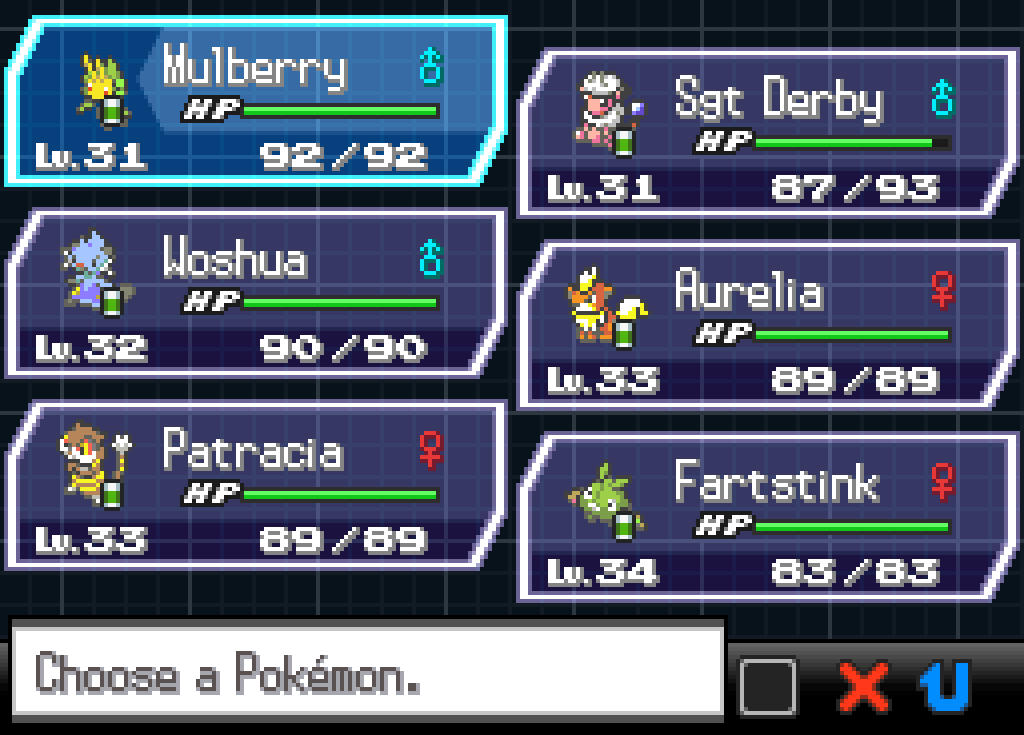The width and height of the screenshot is (1024, 735).
Task: Pick Woshua in the party list
Action: click(x=255, y=294)
